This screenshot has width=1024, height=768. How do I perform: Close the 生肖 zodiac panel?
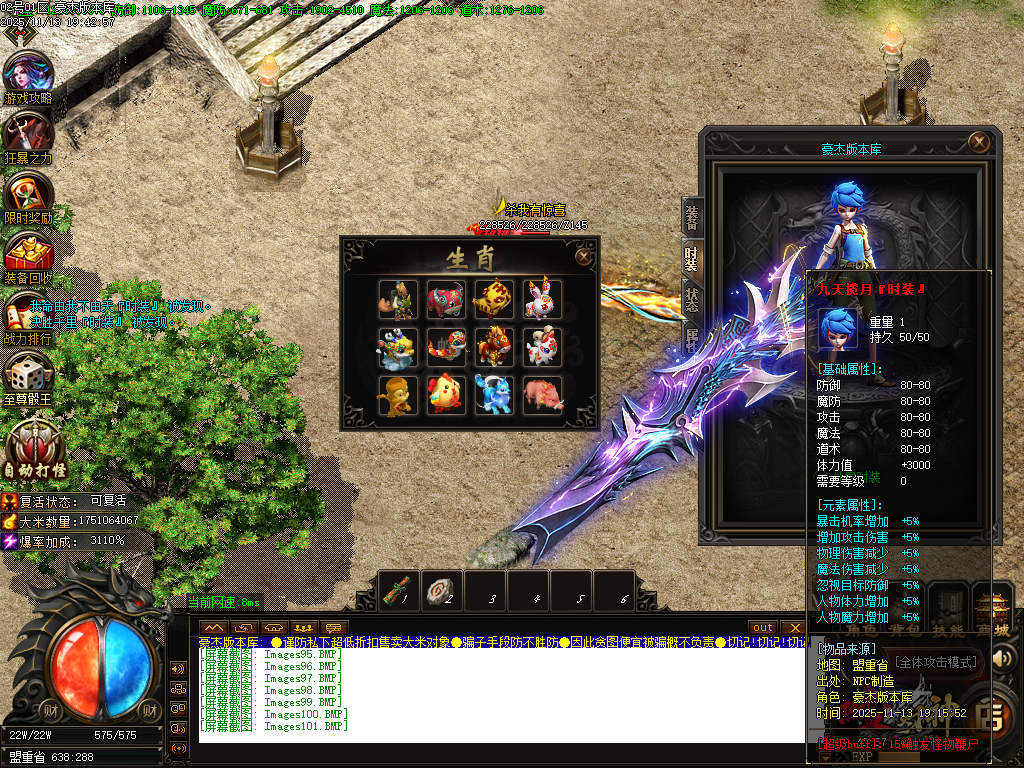pyautogui.click(x=583, y=256)
